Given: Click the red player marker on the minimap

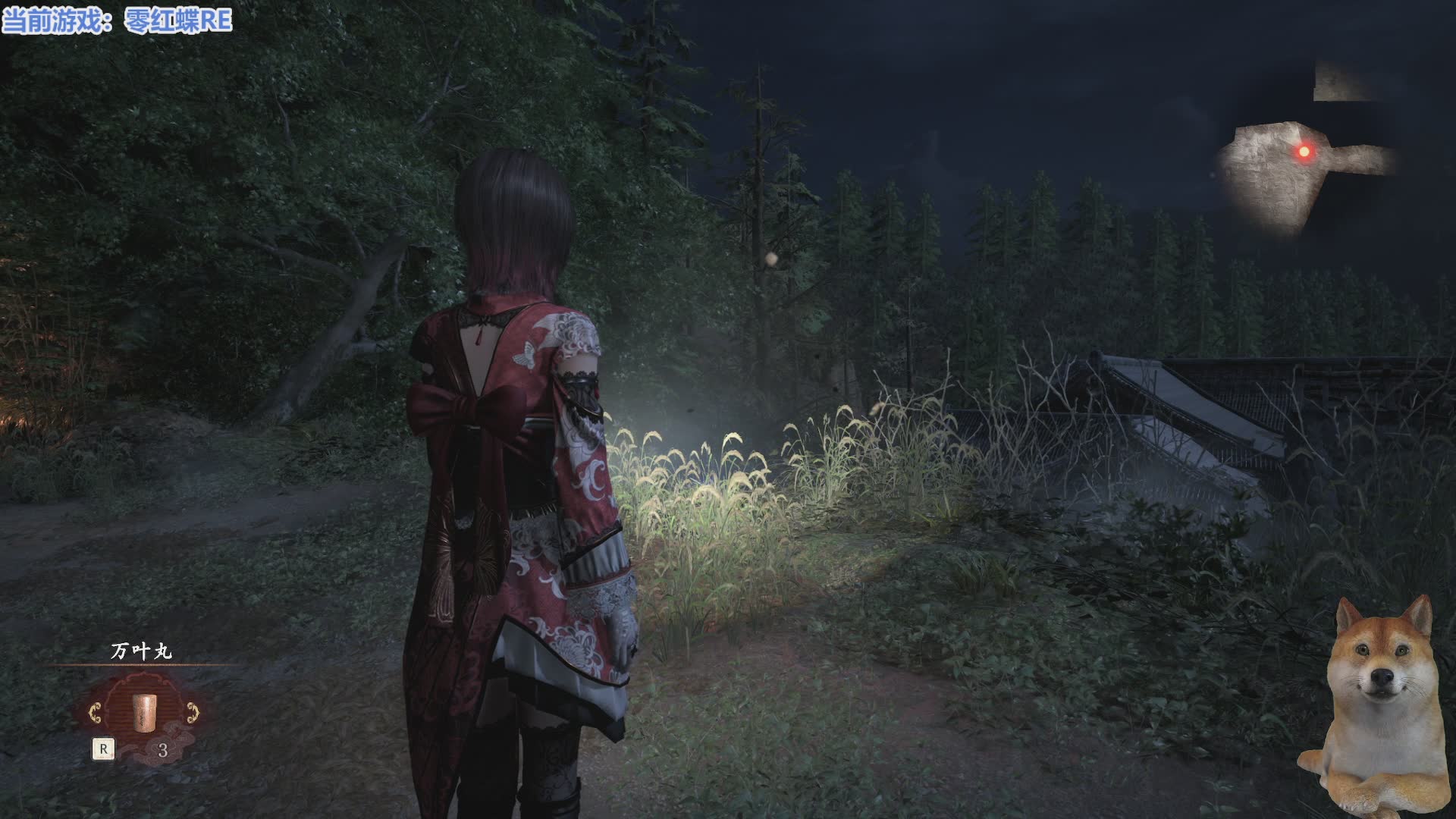Looking at the screenshot, I should [x=1304, y=152].
